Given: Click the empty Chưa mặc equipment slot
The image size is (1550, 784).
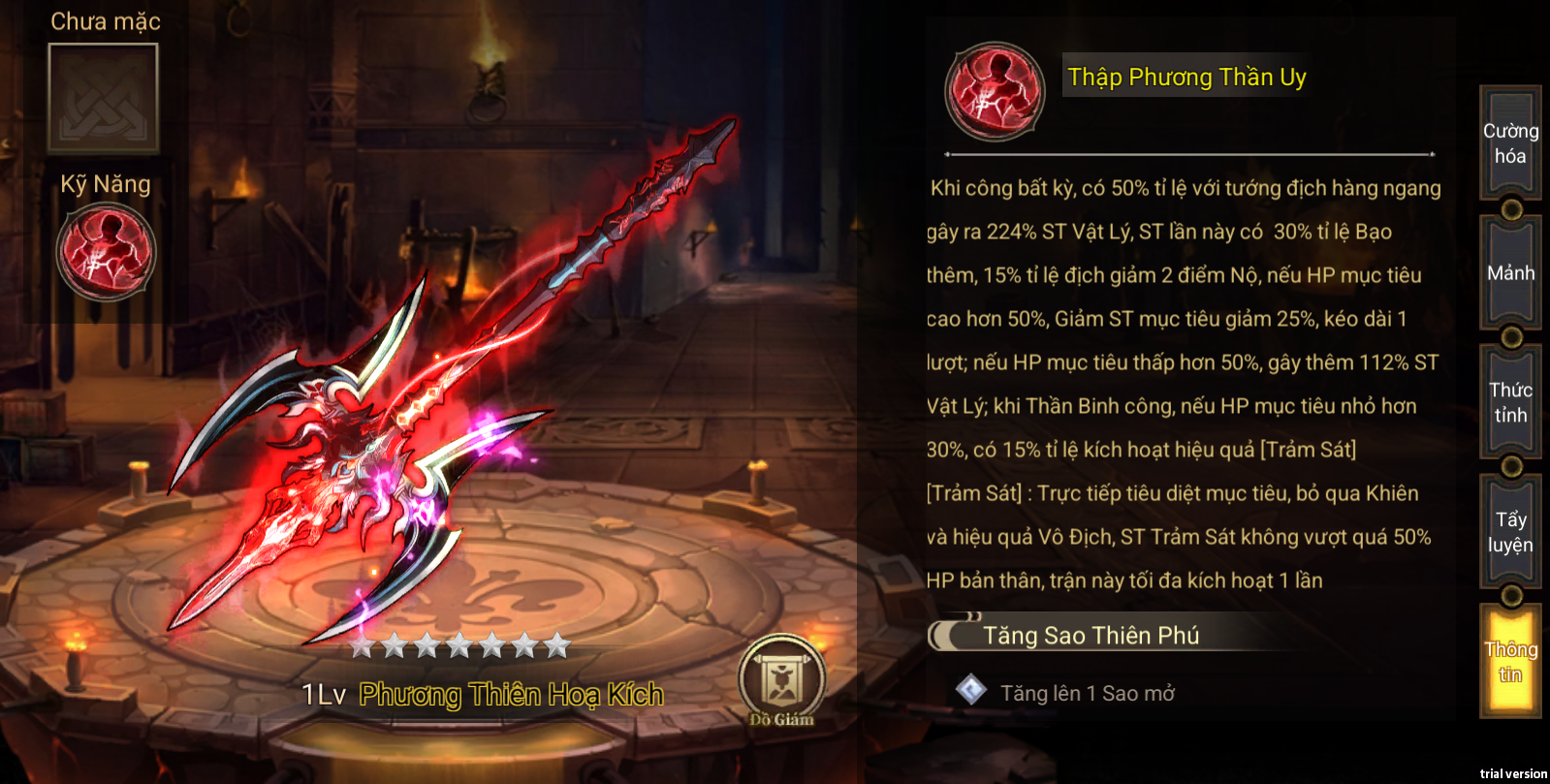Looking at the screenshot, I should tap(104, 98).
